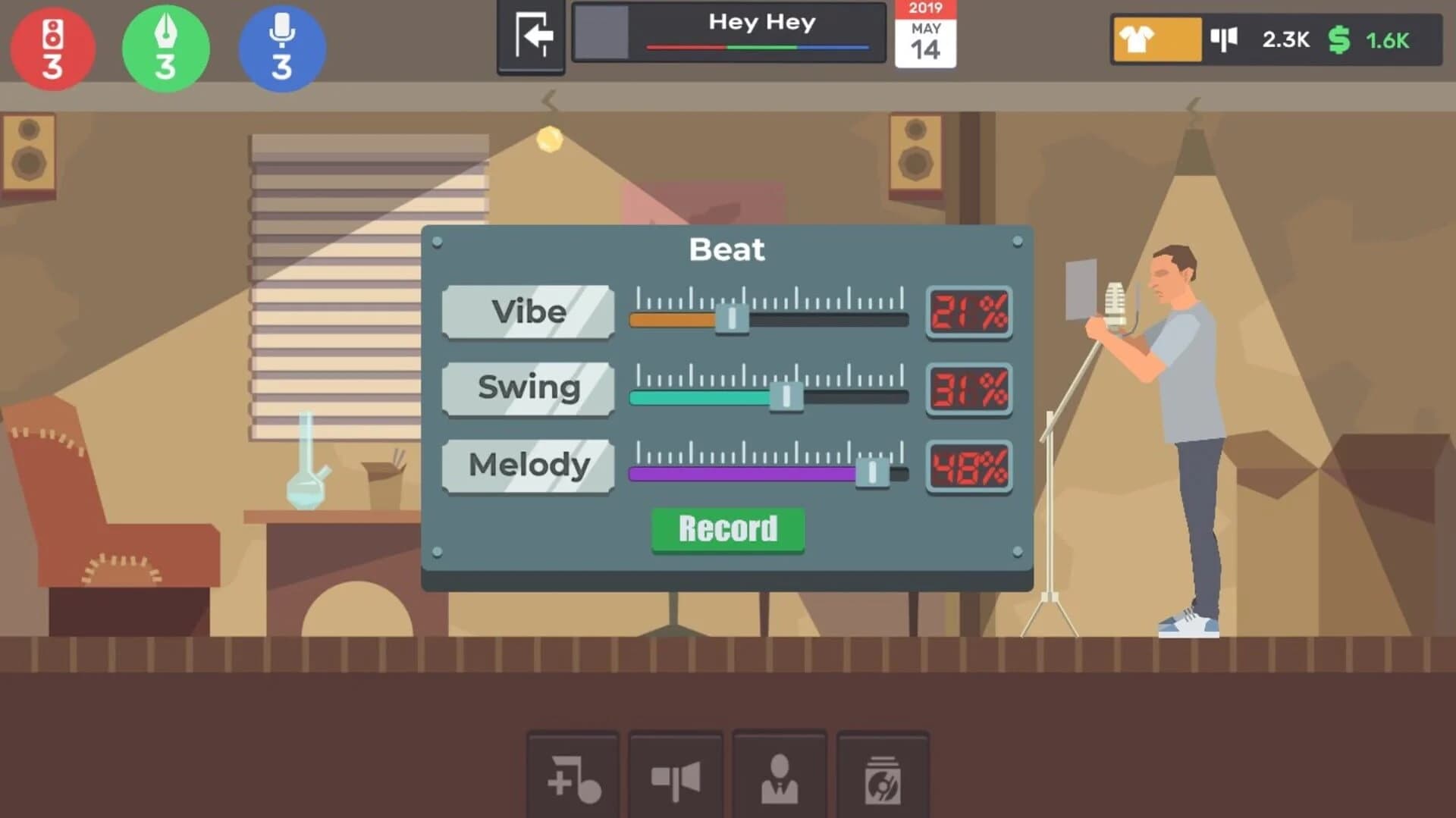Click the Vibe slider handle
The height and width of the screenshot is (818, 1456).
coord(732,318)
